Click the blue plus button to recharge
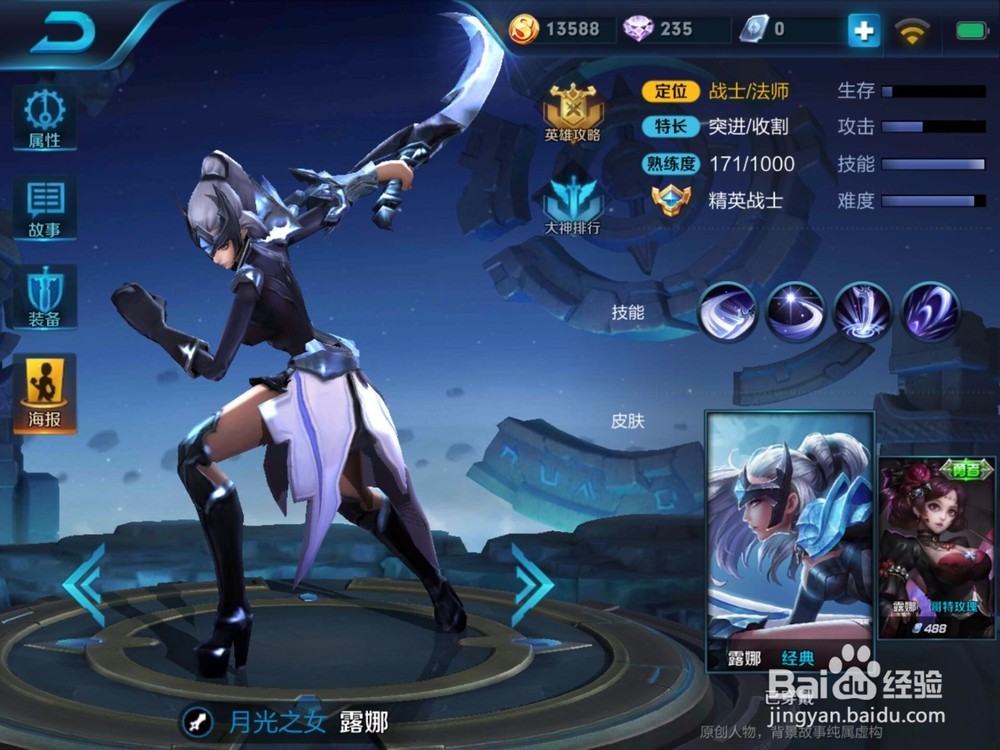The width and height of the screenshot is (1000, 750). (863, 31)
